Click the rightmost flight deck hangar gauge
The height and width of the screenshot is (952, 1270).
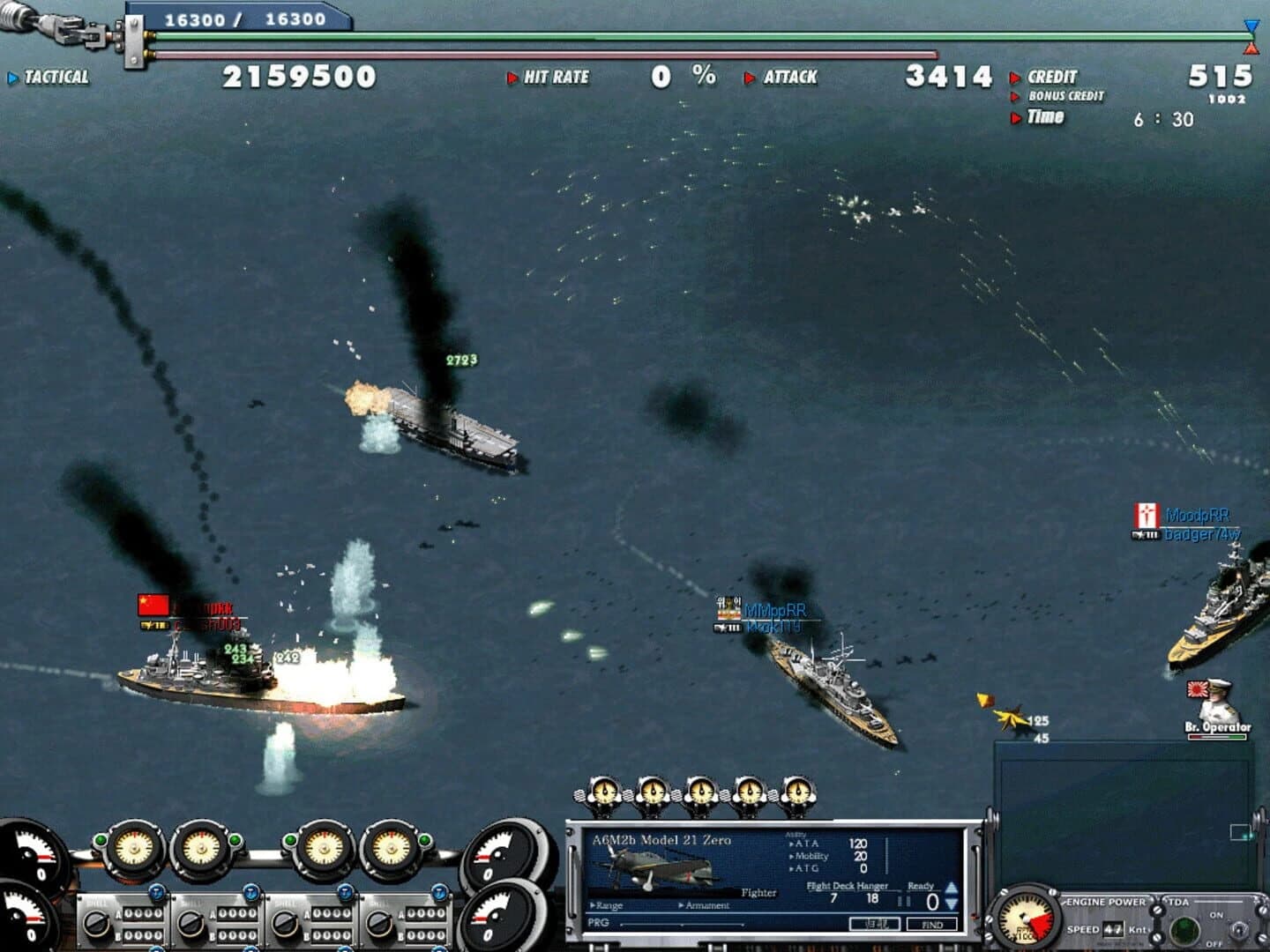coord(798,791)
